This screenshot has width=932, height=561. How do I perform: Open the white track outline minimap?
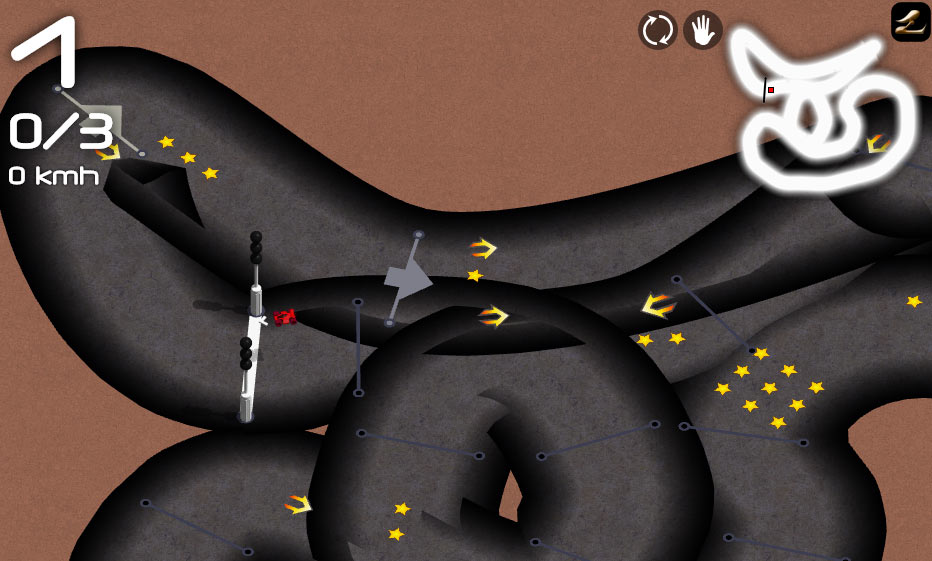(x=823, y=110)
